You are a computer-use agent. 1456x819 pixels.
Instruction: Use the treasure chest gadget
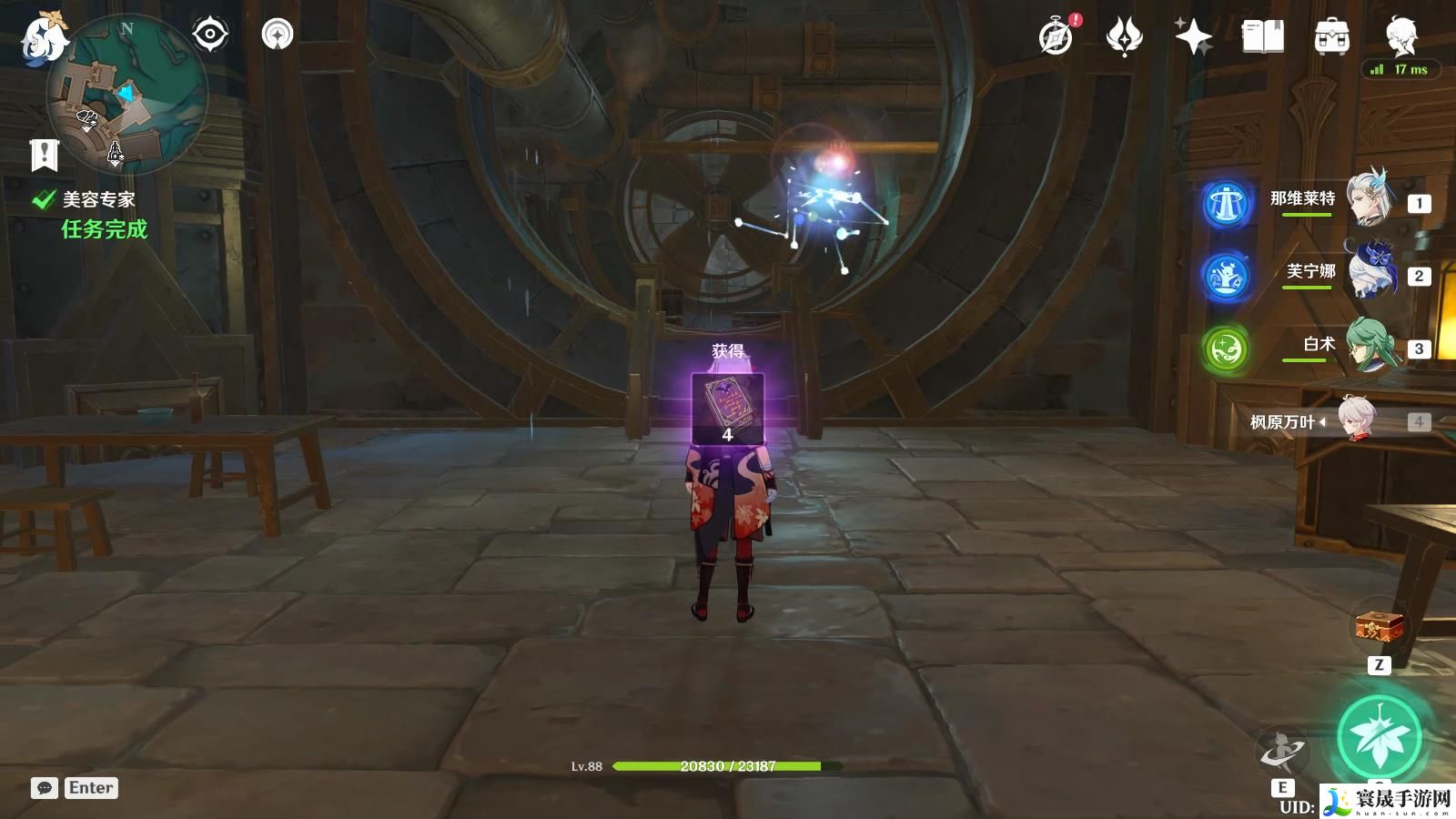[1380, 626]
